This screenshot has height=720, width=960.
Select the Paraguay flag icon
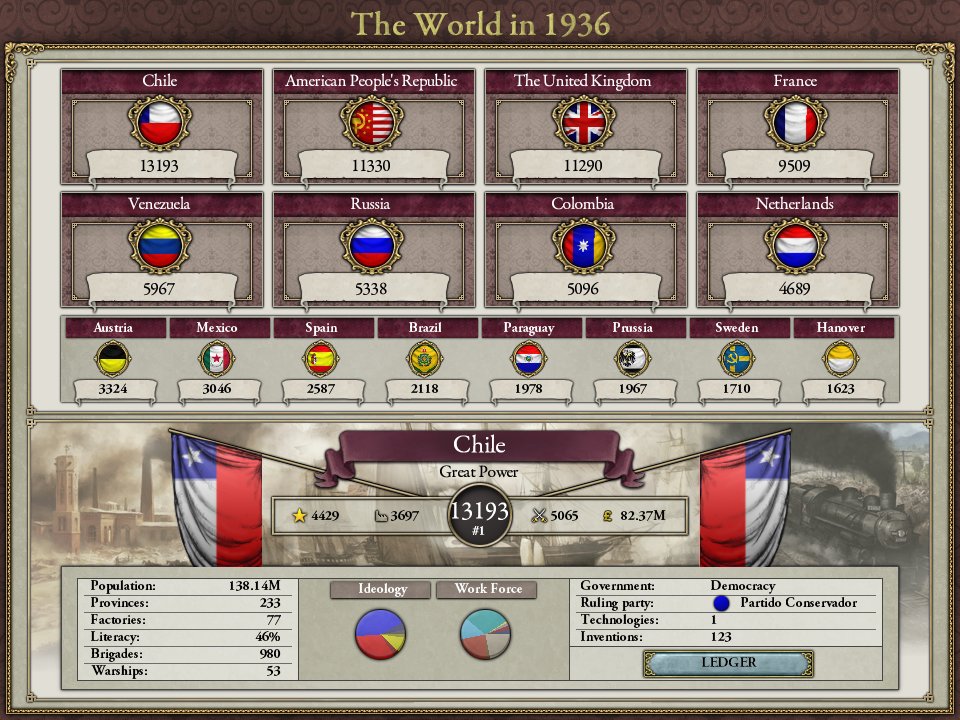pyautogui.click(x=528, y=358)
